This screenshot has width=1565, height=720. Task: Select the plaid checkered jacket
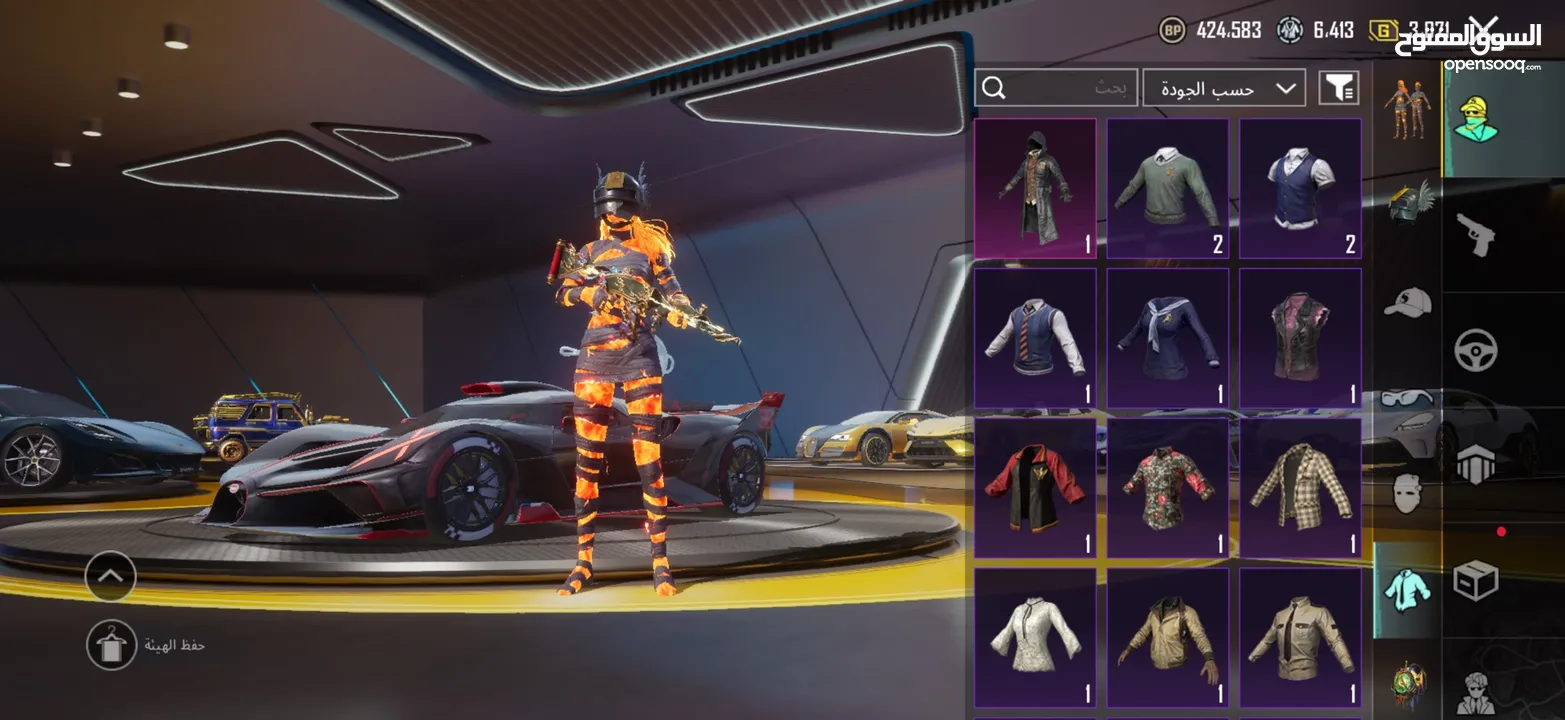pos(1300,488)
